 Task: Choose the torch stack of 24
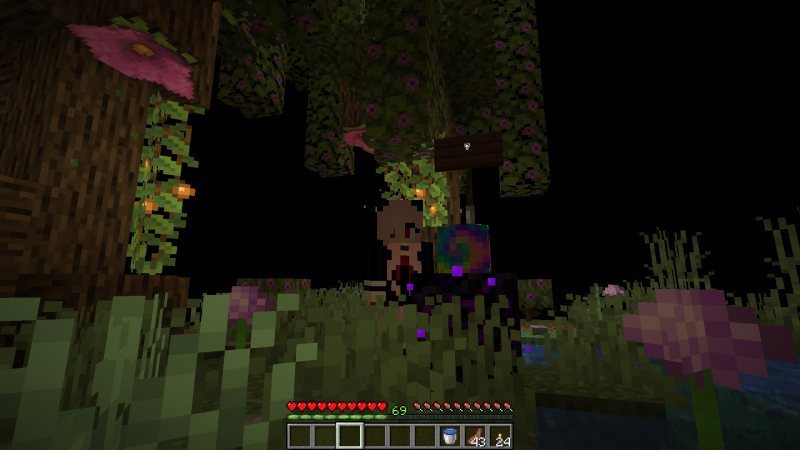(500, 436)
